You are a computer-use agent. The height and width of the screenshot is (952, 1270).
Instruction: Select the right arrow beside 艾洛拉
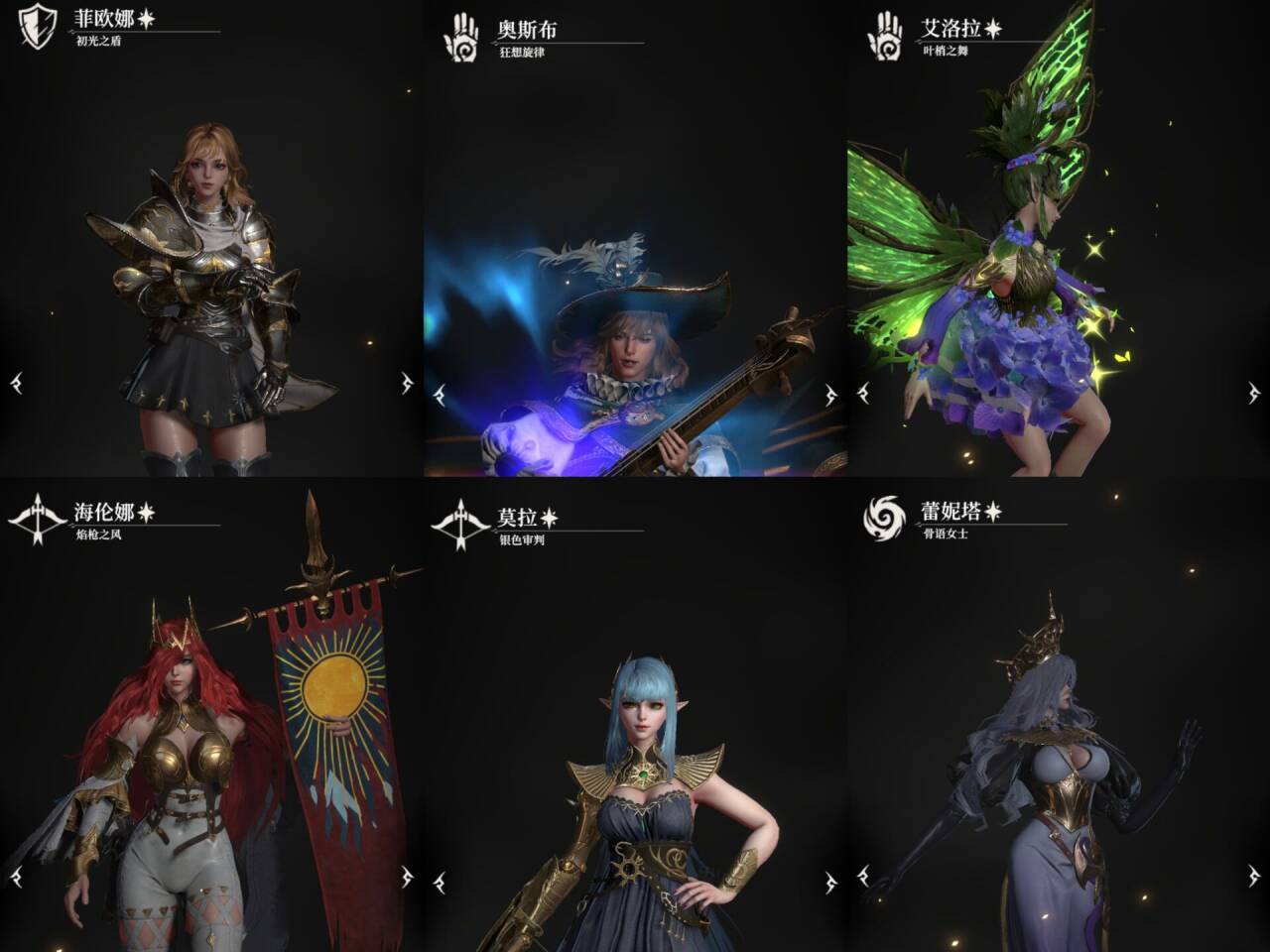click(x=1254, y=394)
